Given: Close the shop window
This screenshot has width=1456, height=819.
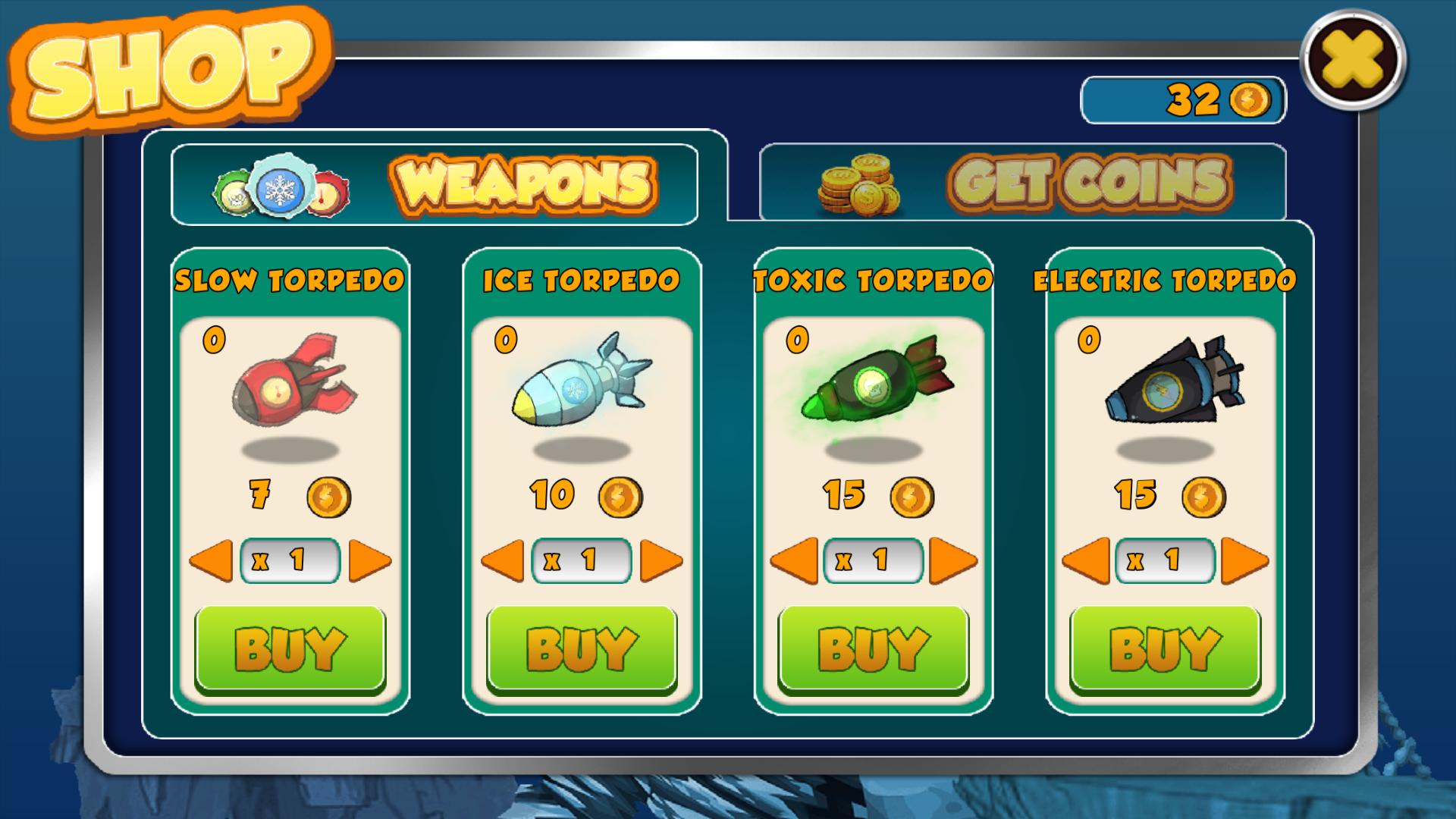Looking at the screenshot, I should point(1354,59).
